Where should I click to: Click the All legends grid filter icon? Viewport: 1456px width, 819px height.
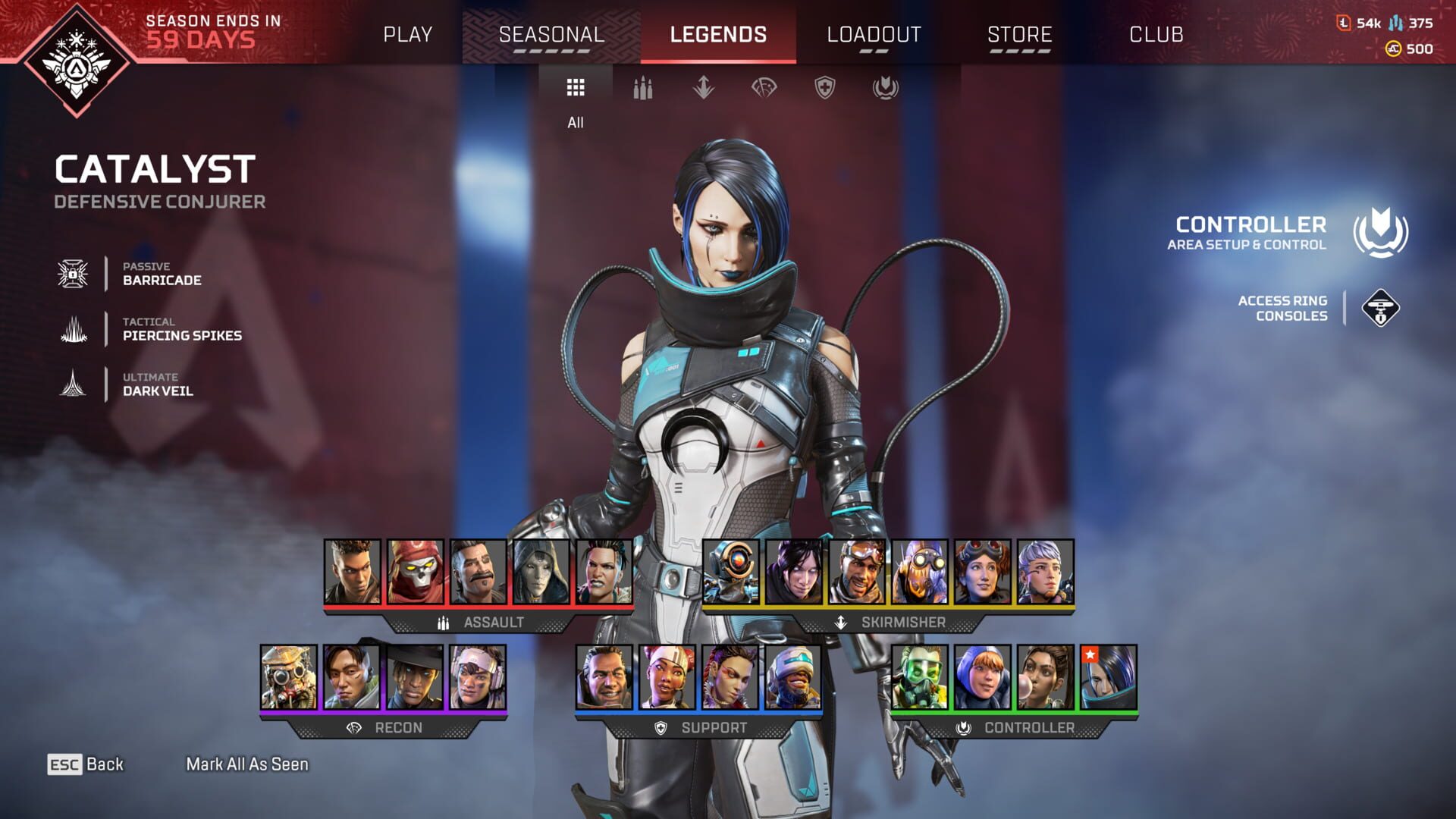tap(575, 87)
